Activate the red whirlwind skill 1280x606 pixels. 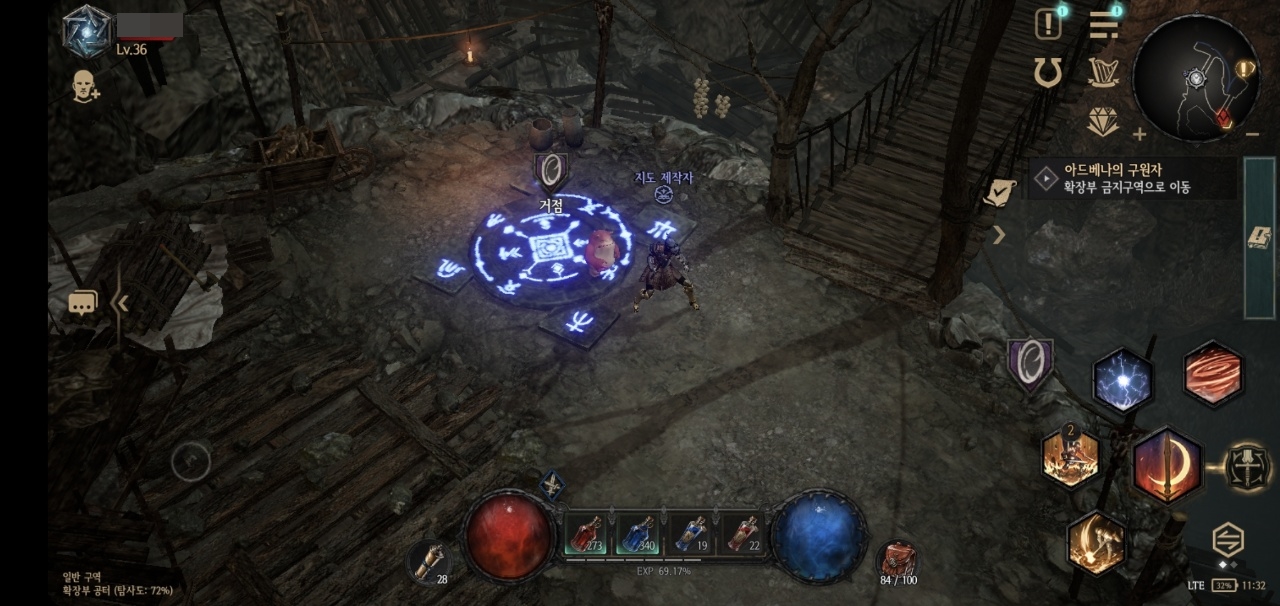pos(1213,373)
